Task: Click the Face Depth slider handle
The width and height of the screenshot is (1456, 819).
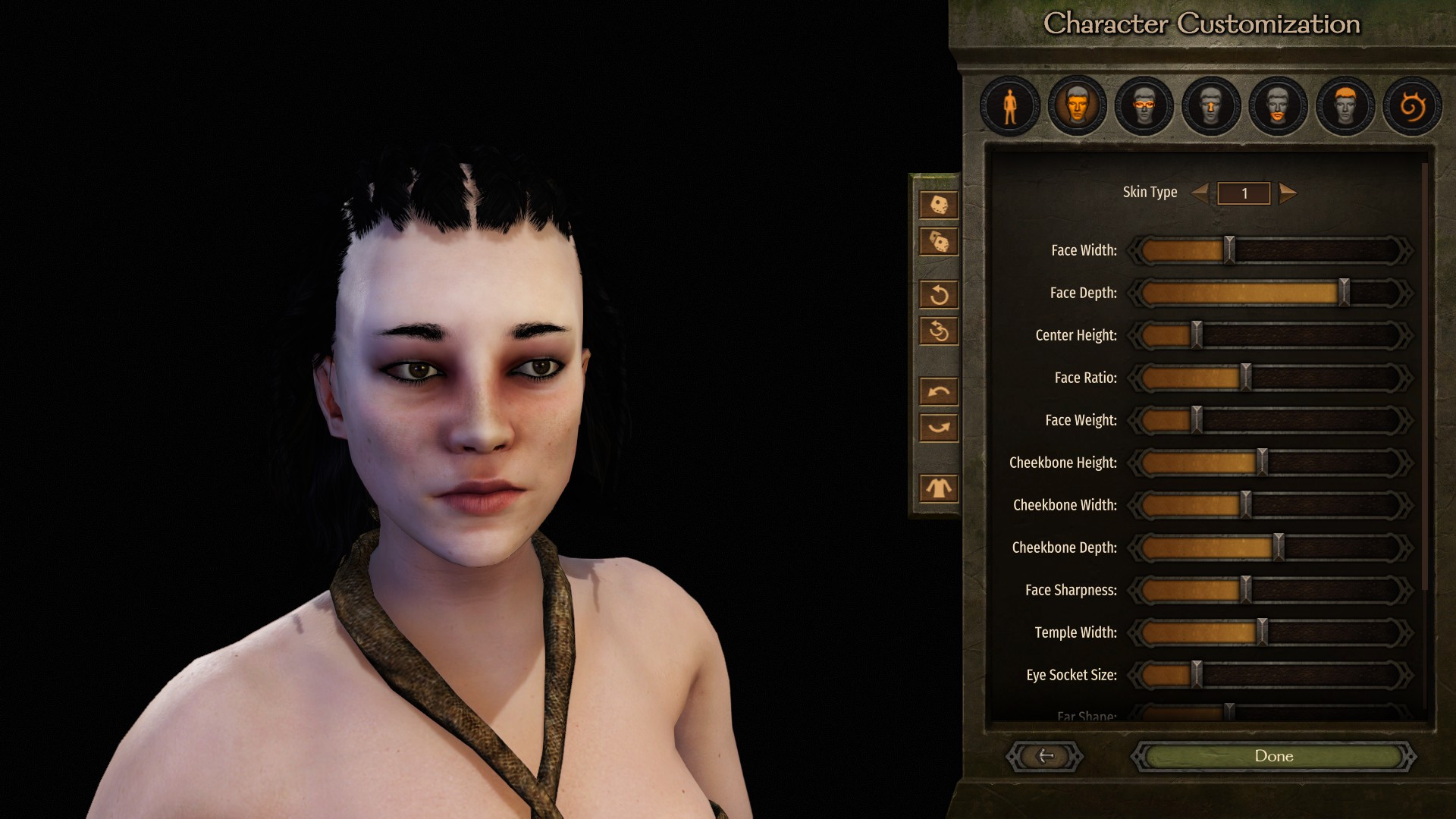Action: [x=1344, y=293]
